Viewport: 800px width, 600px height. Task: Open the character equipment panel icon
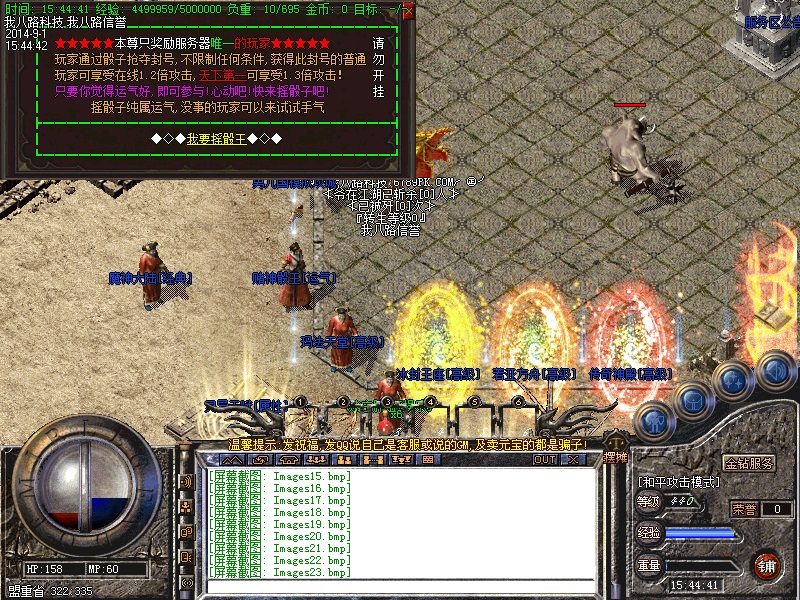653,420
